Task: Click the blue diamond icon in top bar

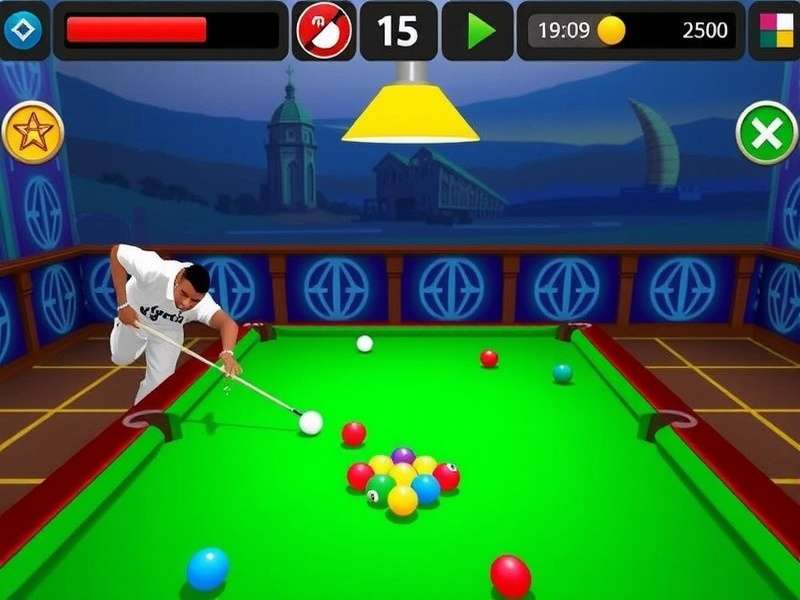Action: pos(21,30)
